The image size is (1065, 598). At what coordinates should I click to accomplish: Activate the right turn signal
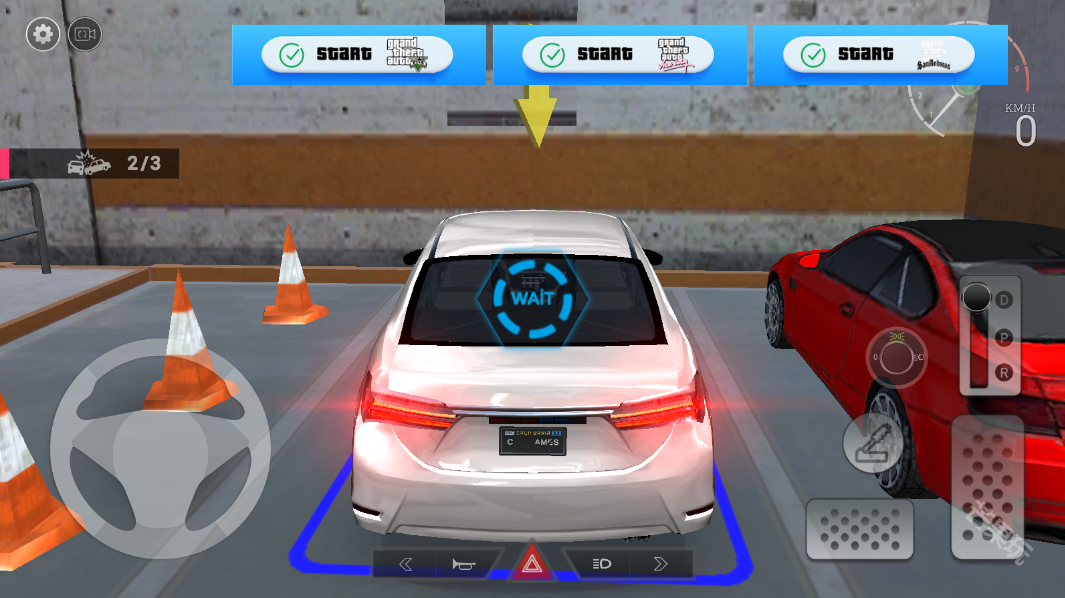660,564
